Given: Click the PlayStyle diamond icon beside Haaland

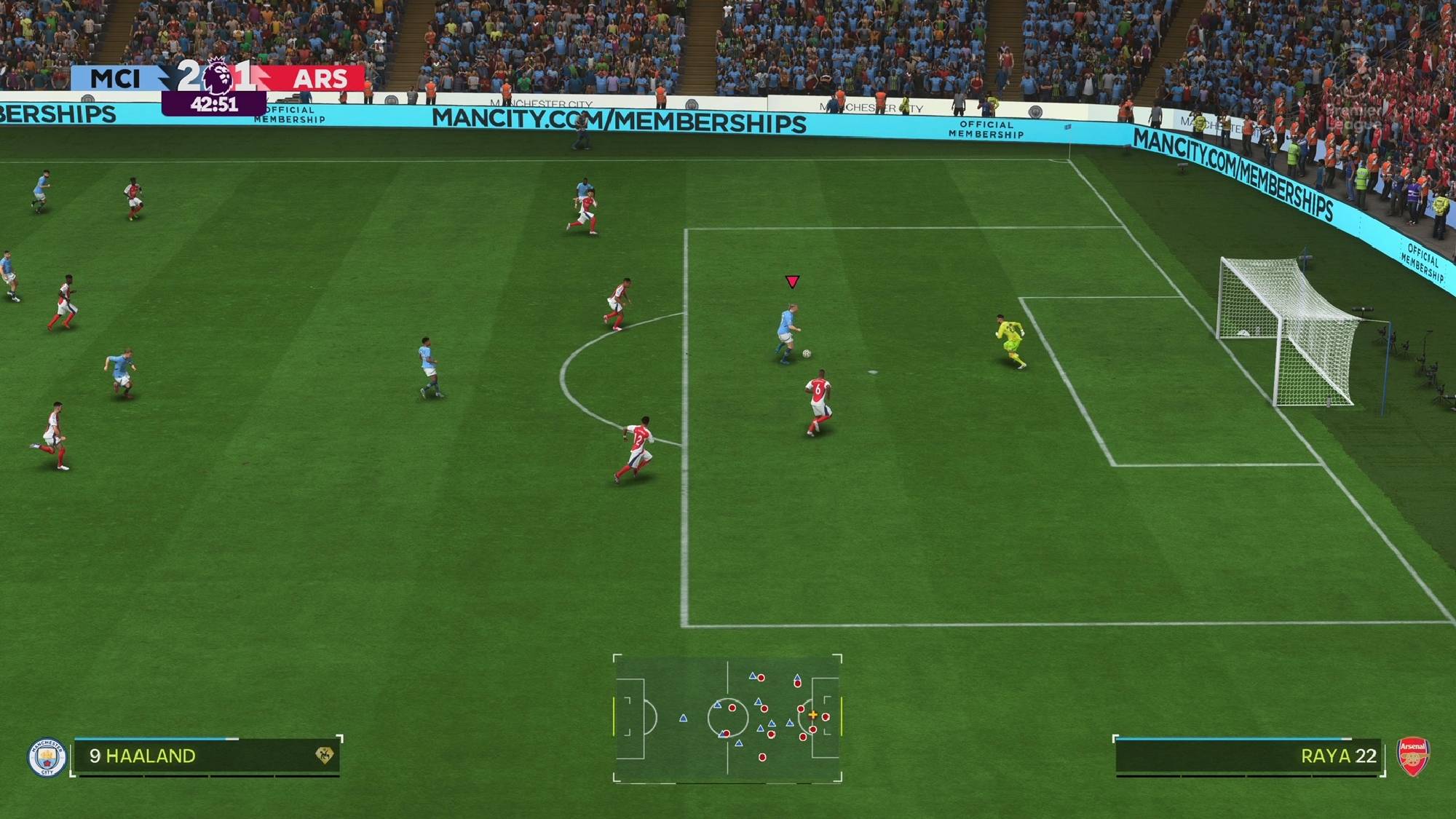Looking at the screenshot, I should 324,756.
